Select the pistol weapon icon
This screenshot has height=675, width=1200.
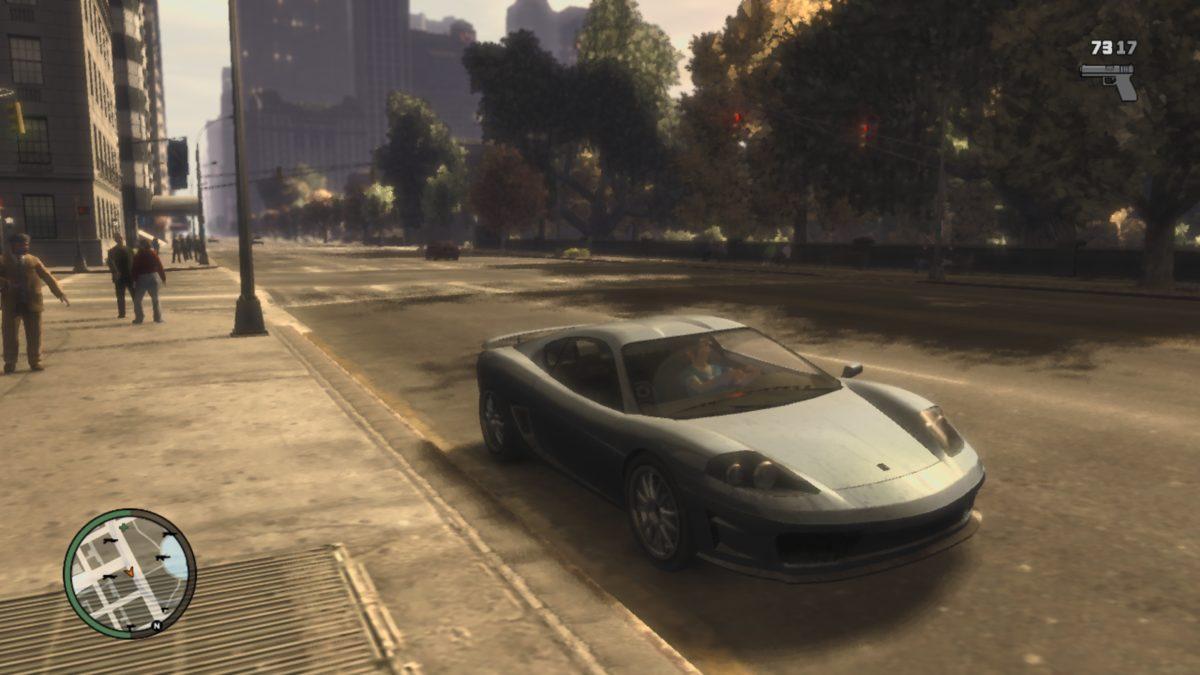click(x=1110, y=78)
